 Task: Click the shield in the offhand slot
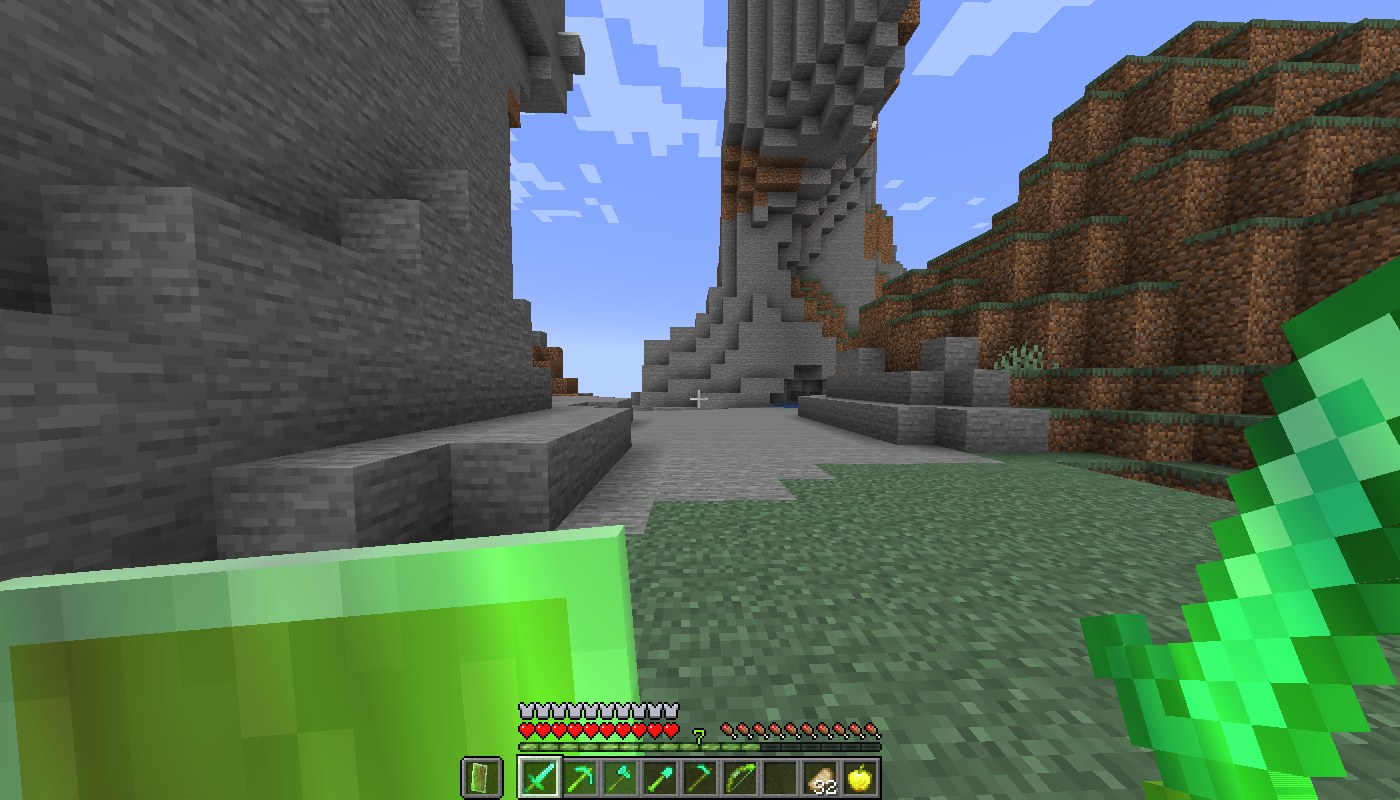(480, 780)
